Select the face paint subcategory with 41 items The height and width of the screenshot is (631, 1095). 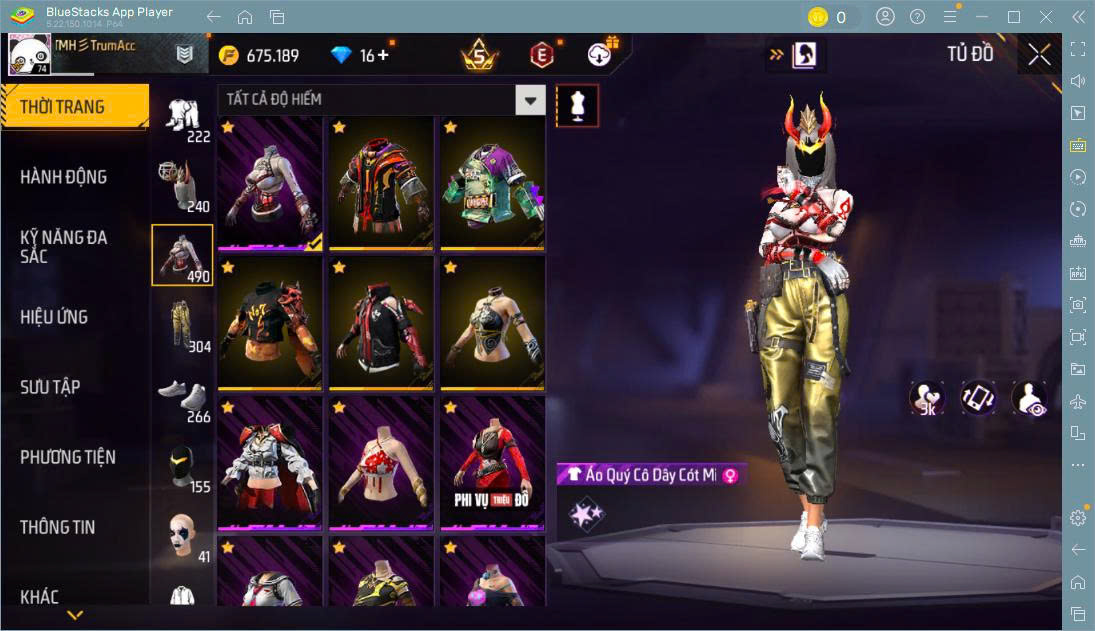[182, 535]
